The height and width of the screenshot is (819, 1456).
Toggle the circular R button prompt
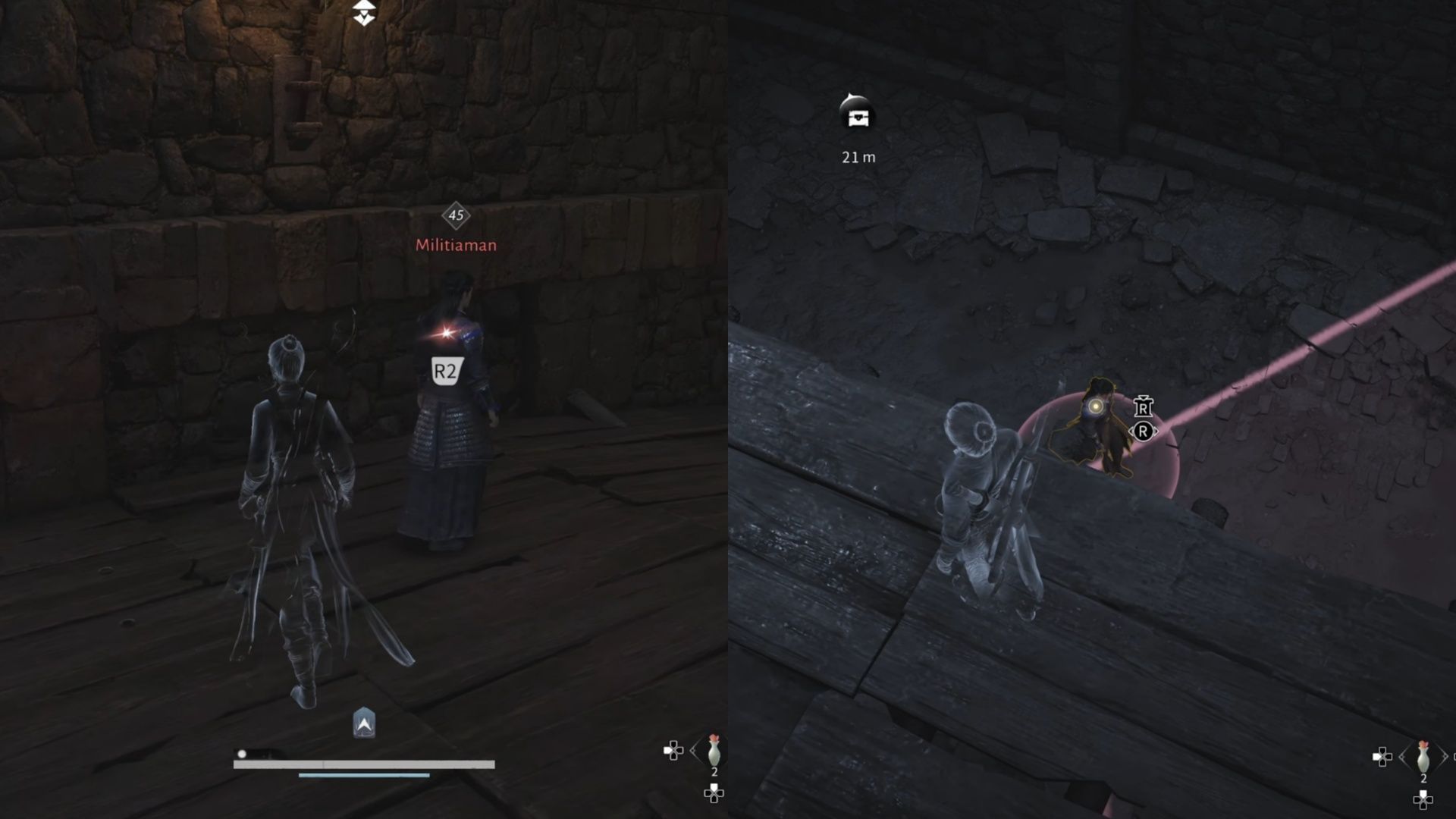[x=1144, y=431]
